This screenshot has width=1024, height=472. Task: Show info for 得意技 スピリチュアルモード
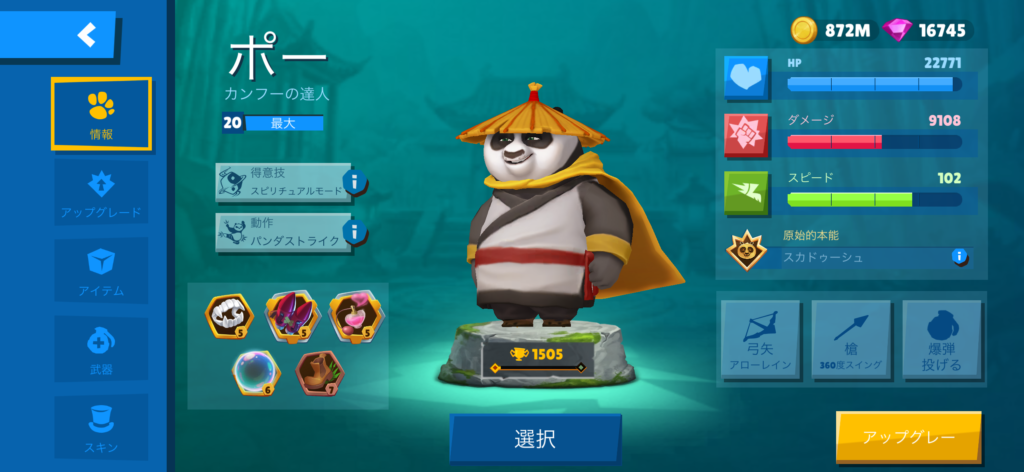(355, 183)
